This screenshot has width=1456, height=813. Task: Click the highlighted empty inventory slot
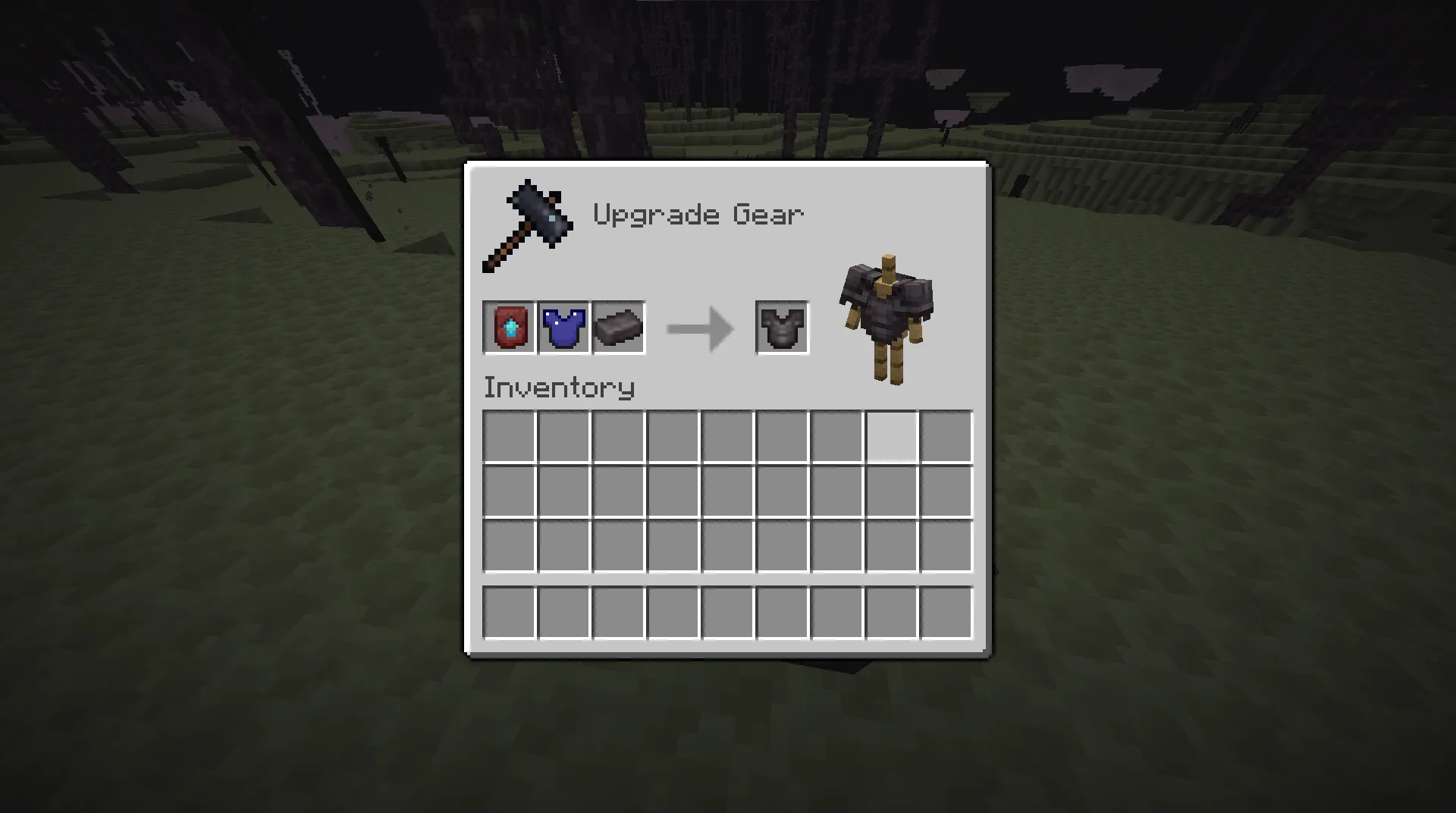[891, 435]
